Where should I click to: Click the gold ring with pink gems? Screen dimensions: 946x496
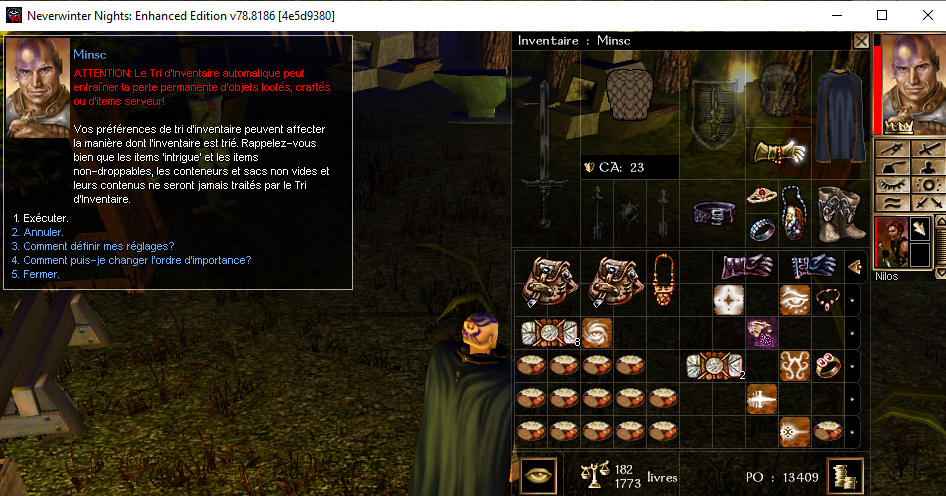click(827, 365)
